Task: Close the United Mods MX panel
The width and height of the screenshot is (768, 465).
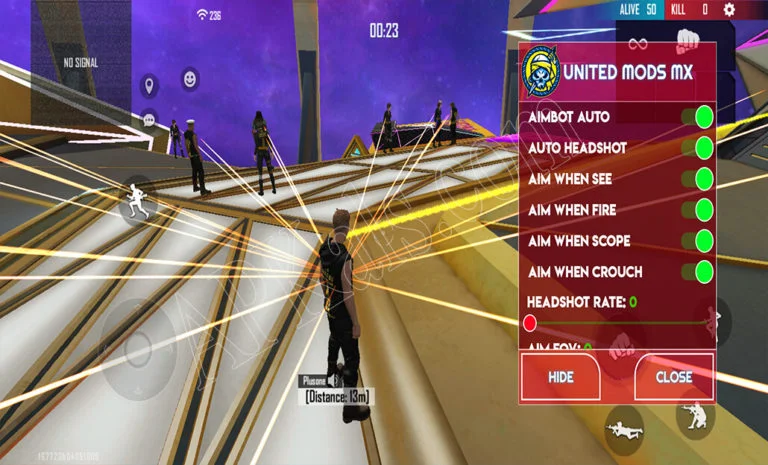Action: click(674, 377)
